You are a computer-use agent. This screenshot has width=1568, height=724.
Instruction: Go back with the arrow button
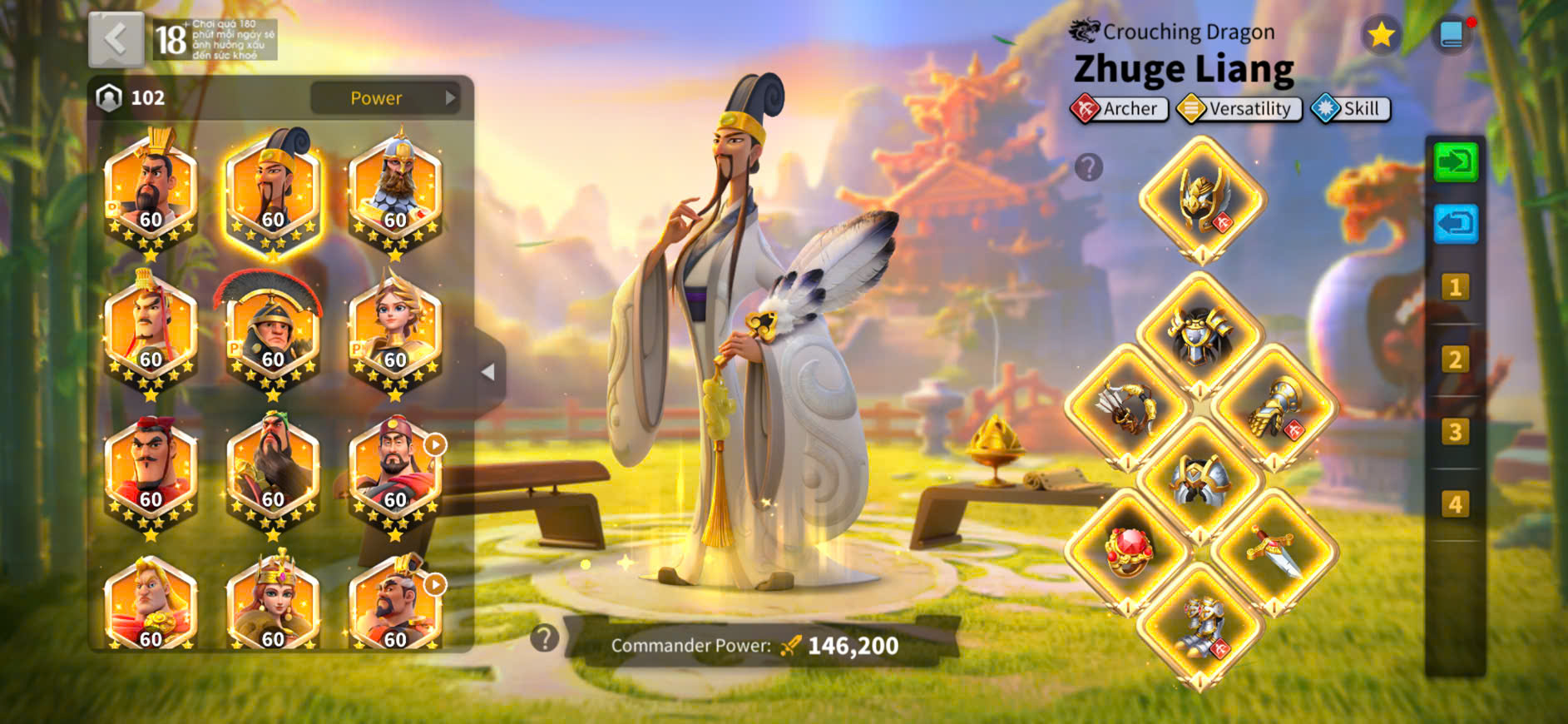[x=116, y=39]
